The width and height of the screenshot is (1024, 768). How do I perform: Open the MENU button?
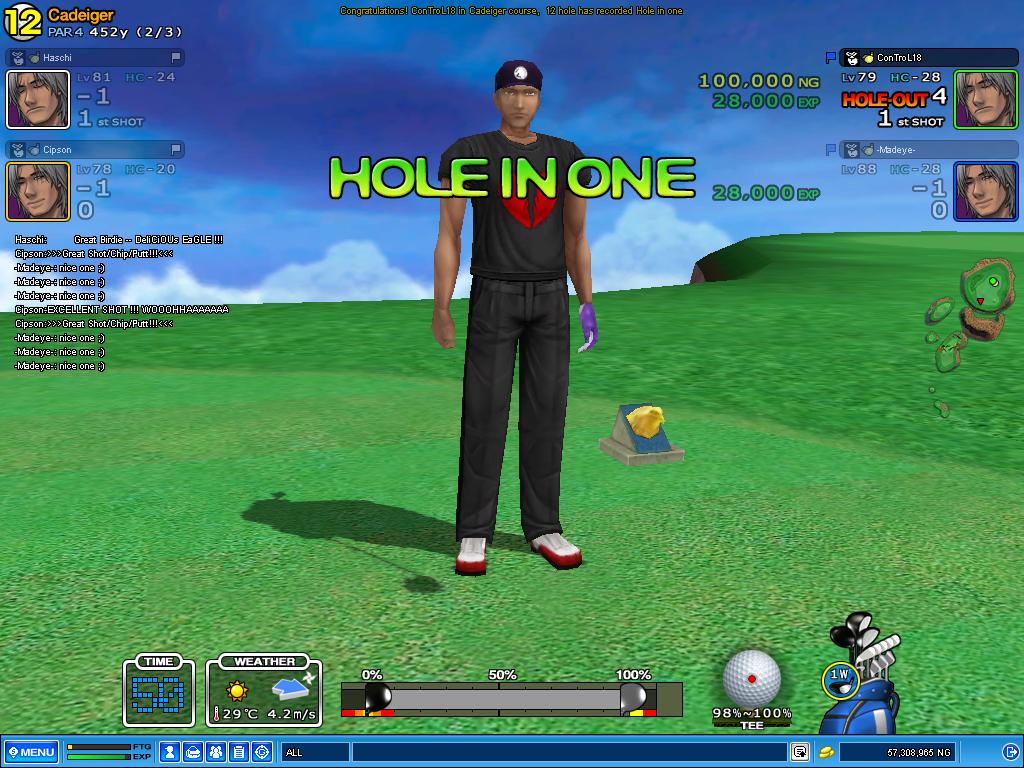pos(30,752)
